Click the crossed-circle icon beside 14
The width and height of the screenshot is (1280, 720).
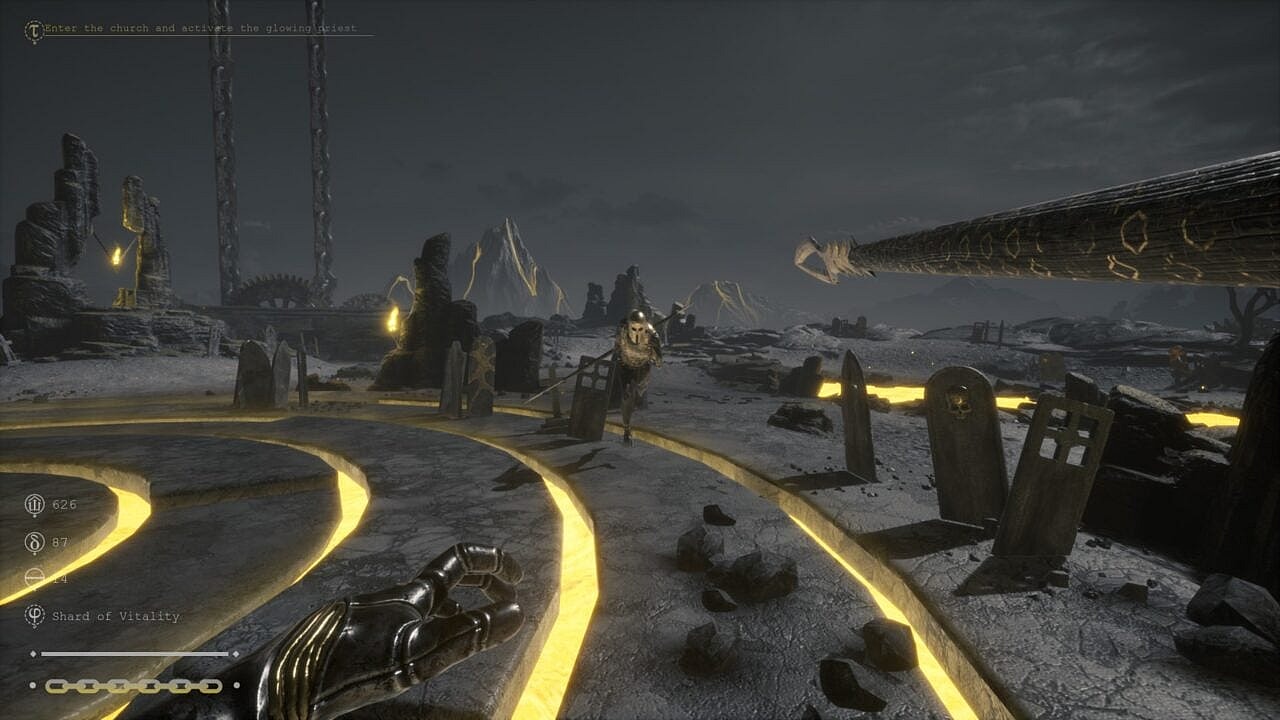(35, 578)
